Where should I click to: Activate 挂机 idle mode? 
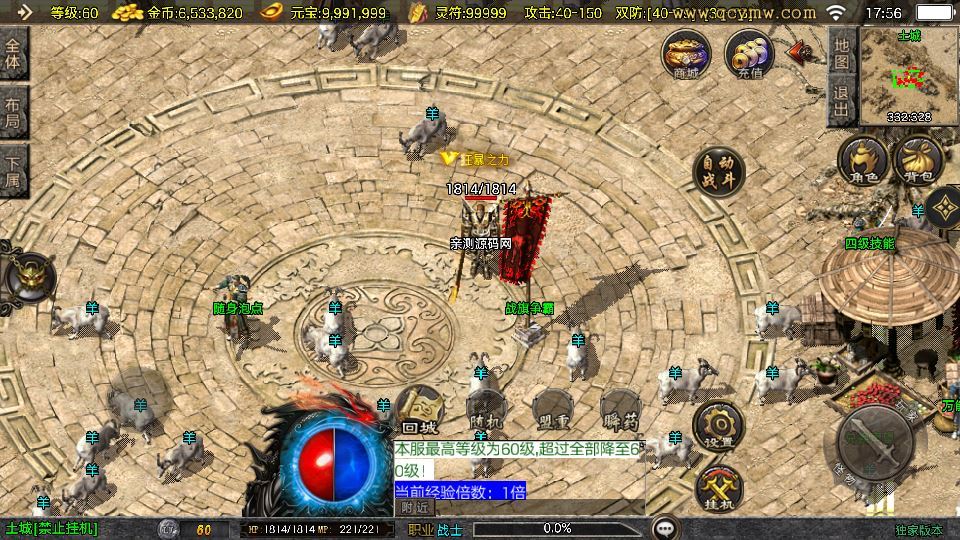pos(719,488)
